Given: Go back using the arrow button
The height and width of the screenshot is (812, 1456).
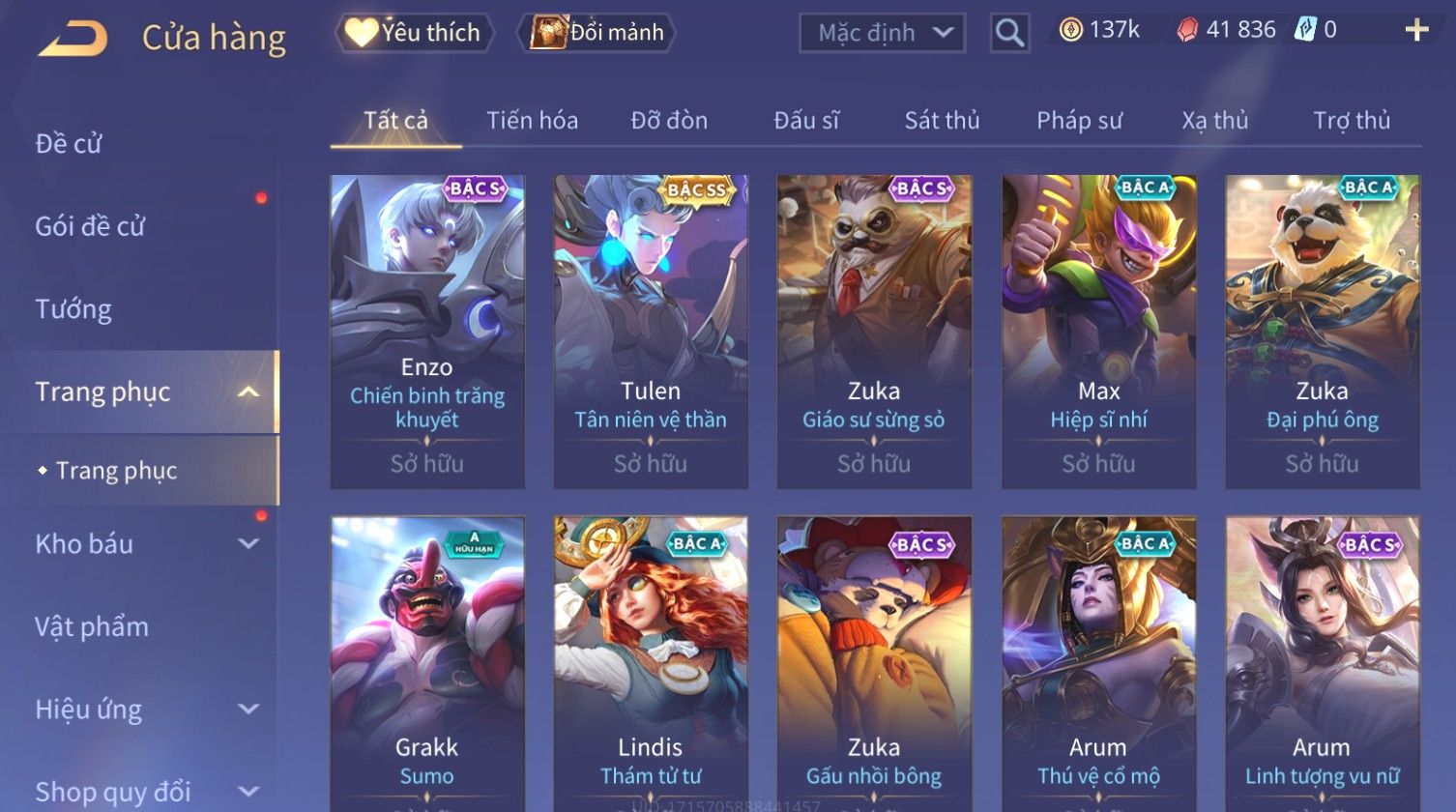Looking at the screenshot, I should coord(73,38).
